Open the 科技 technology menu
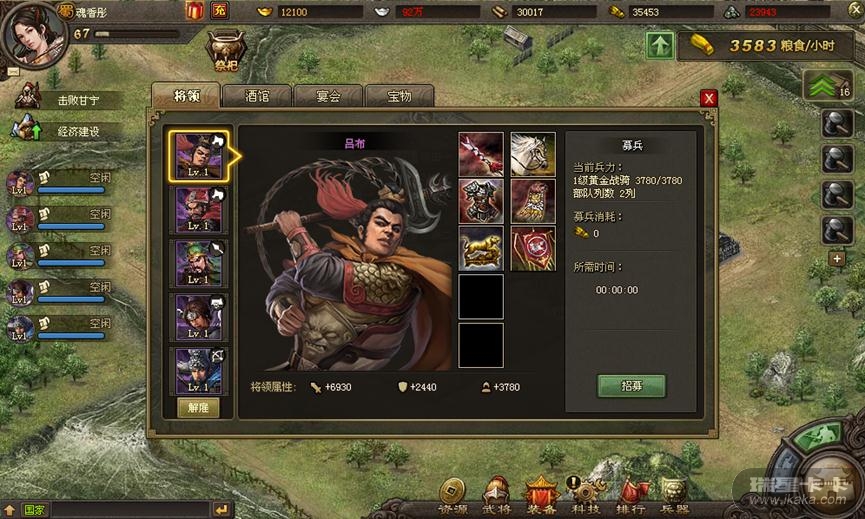The height and width of the screenshot is (519, 865). point(585,495)
